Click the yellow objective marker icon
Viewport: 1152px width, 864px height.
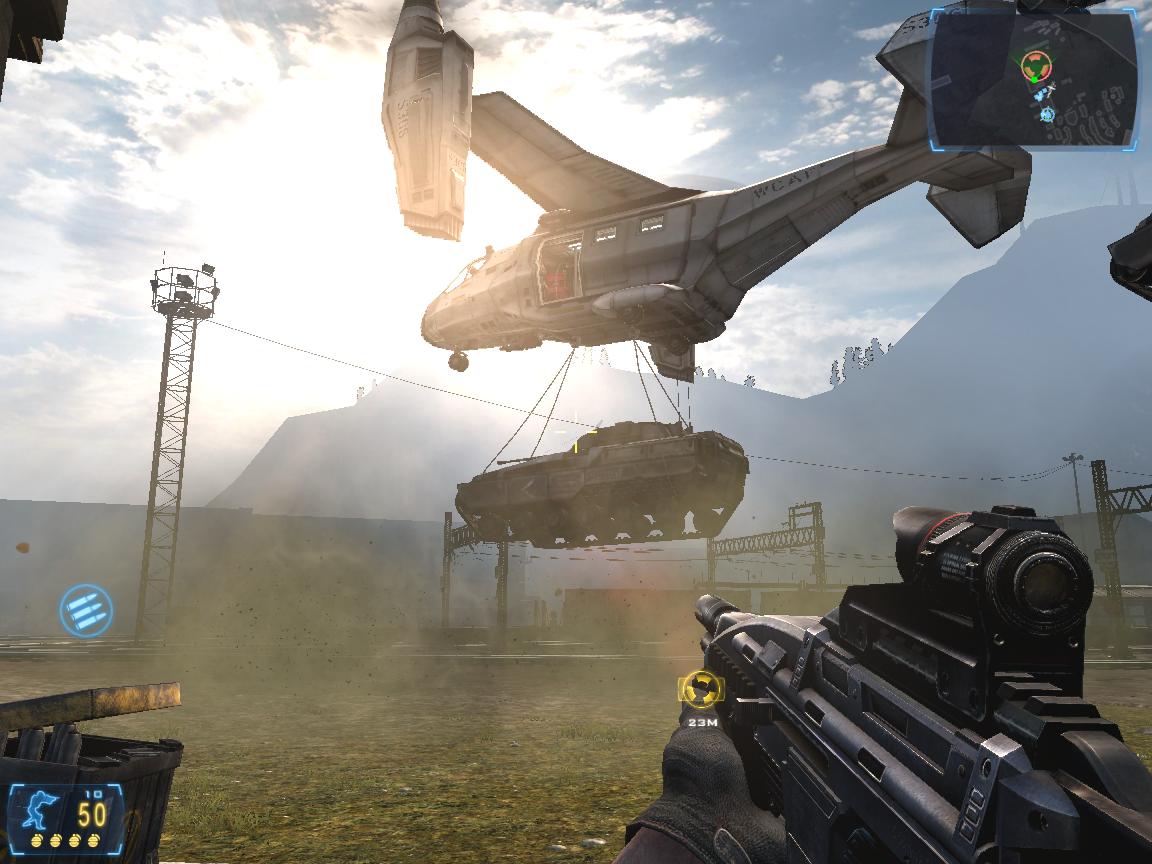[700, 688]
